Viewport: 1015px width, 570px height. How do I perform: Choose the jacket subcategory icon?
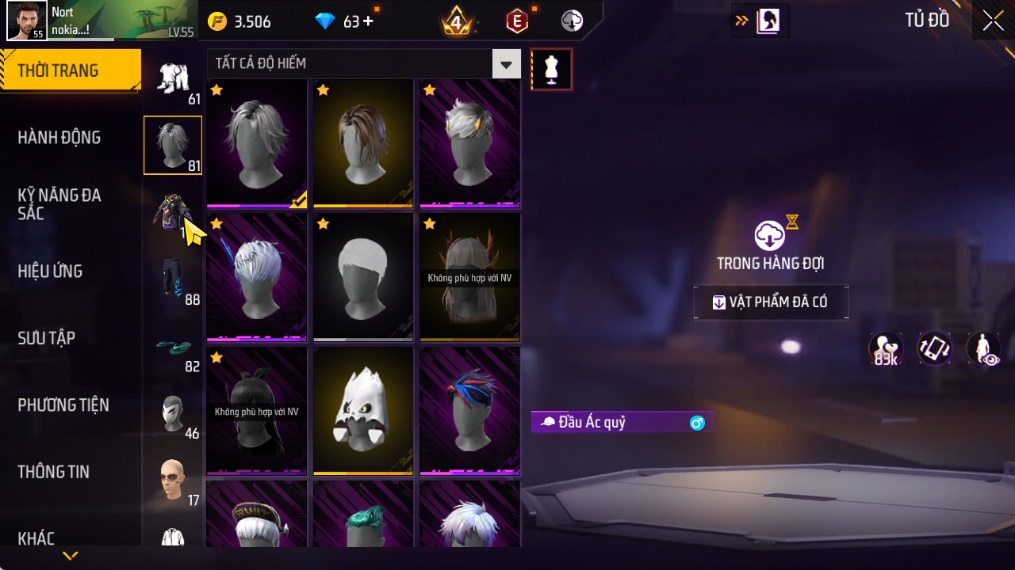pos(170,213)
